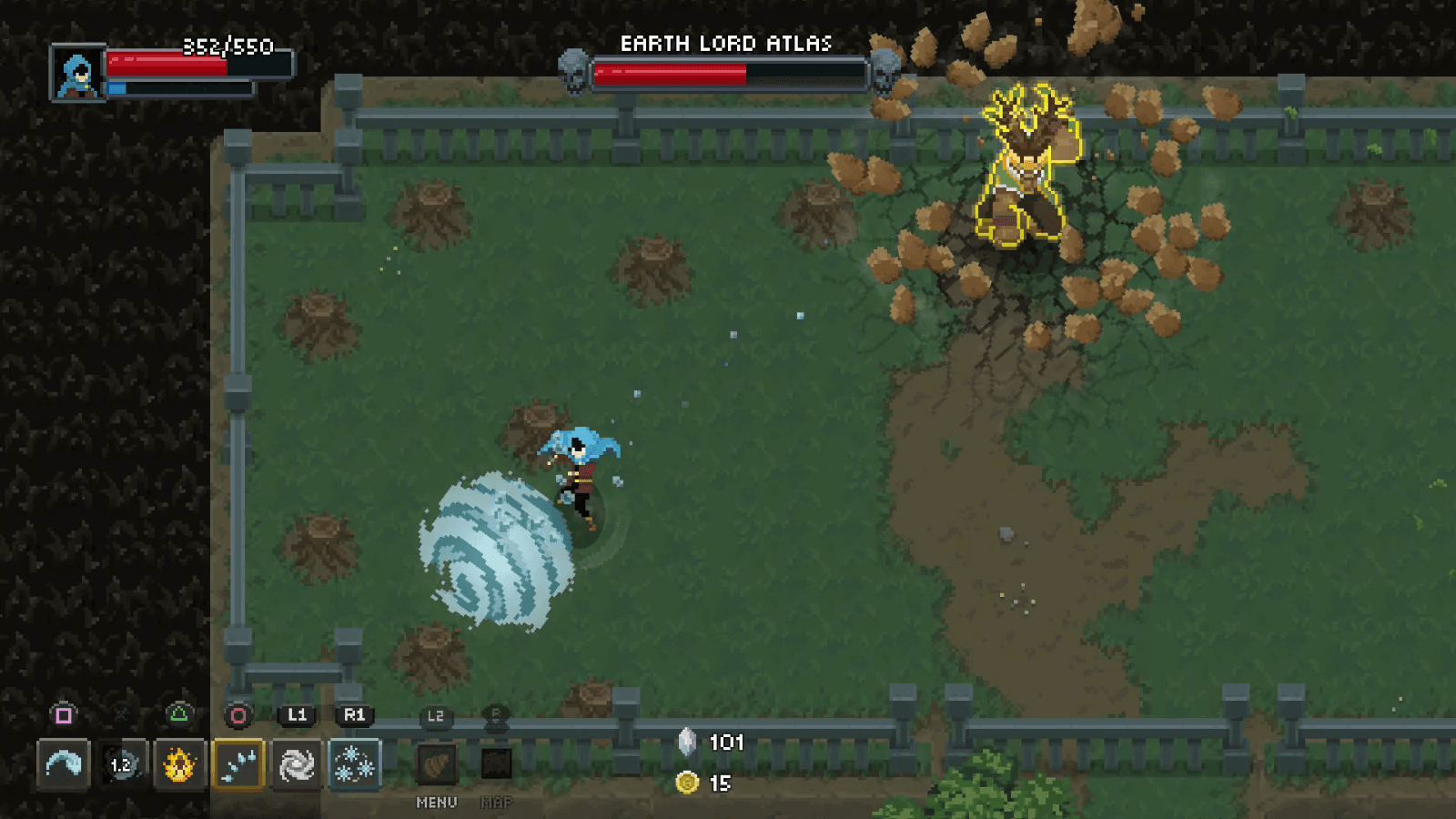Viewport: 1456px width, 819px height.
Task: Select the water arc spell in the Square slot
Action: click(x=64, y=764)
